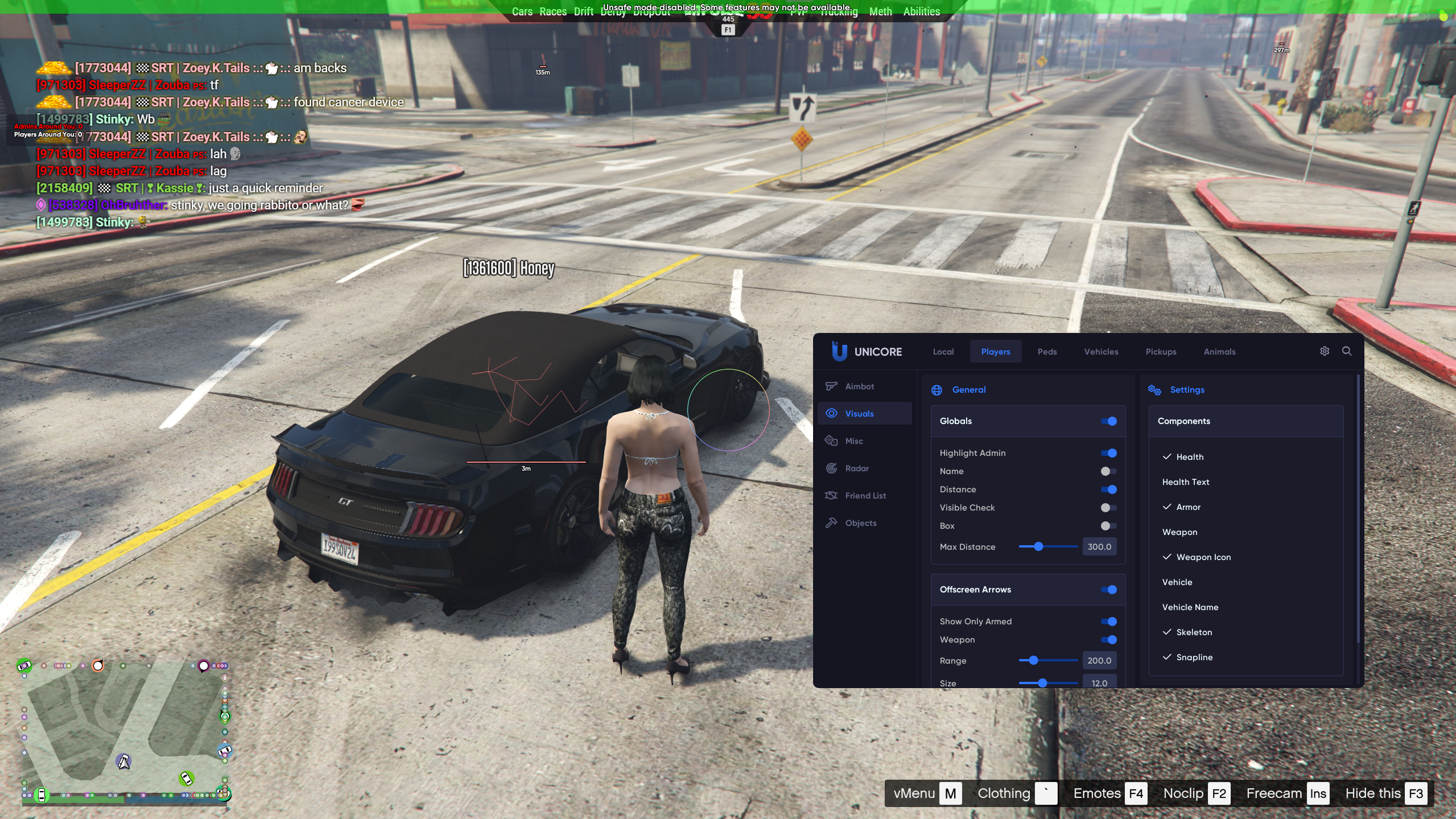
Task: Open the Misc section in sidebar
Action: pyautogui.click(x=853, y=441)
